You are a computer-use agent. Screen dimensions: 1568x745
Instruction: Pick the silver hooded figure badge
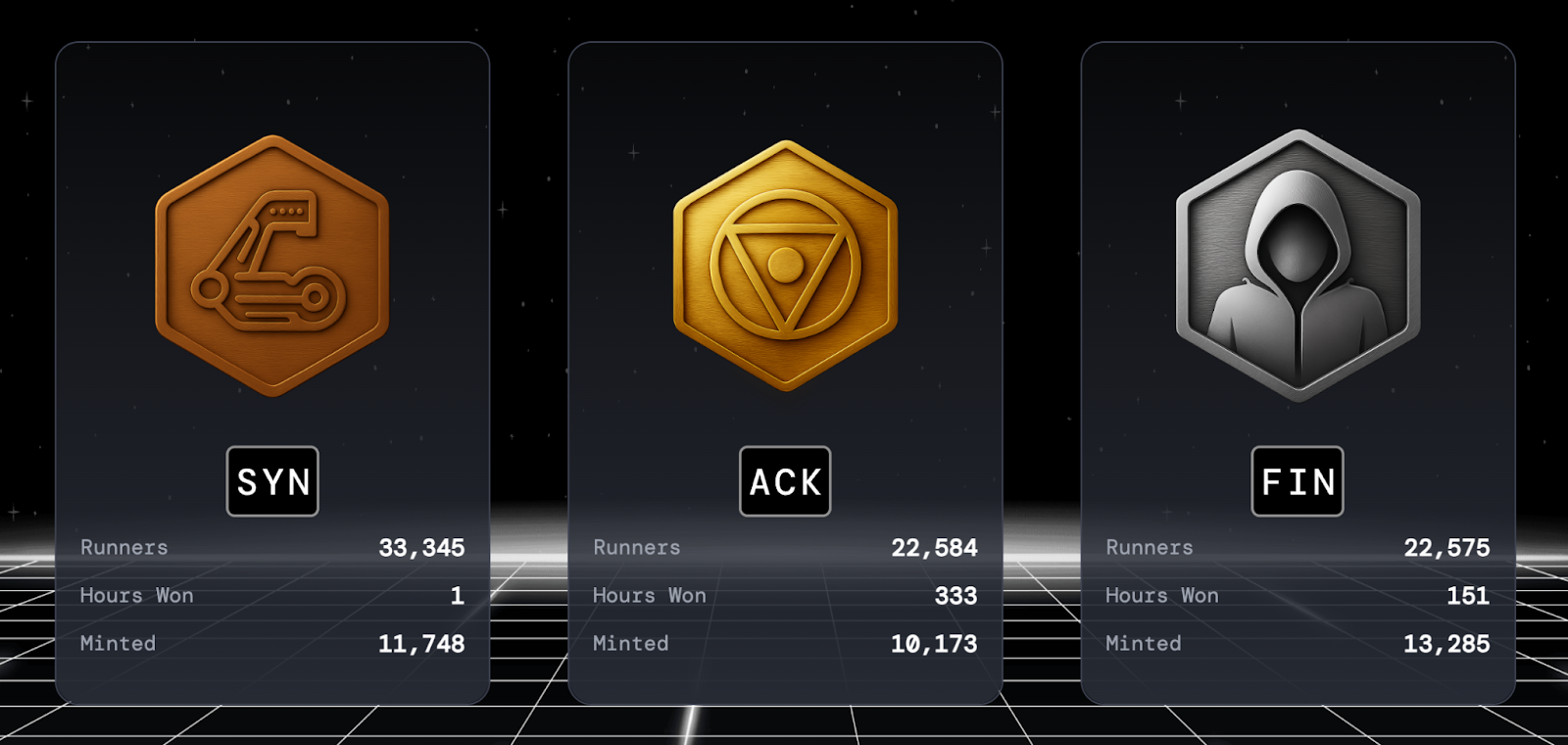1298,266
